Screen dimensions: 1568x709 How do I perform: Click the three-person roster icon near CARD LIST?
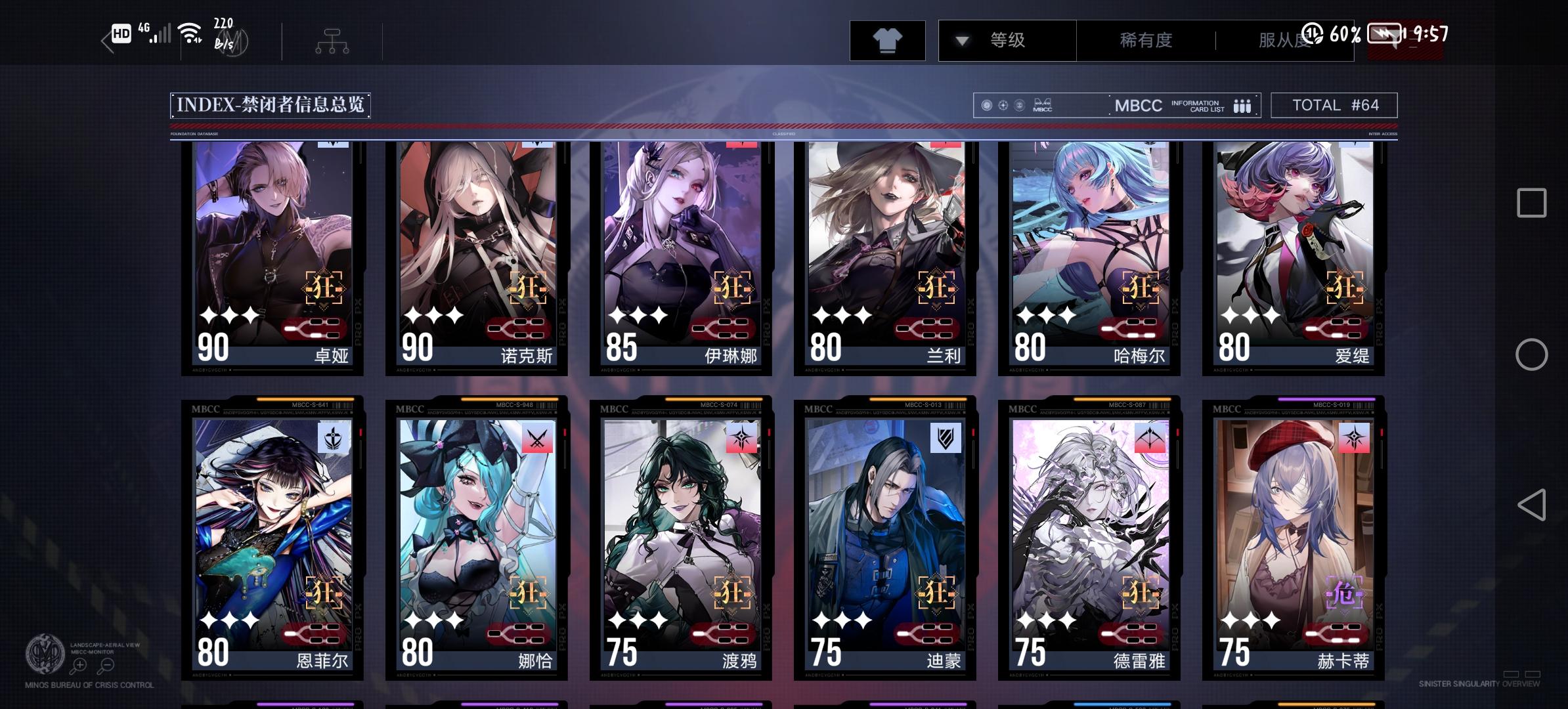pos(1241,105)
